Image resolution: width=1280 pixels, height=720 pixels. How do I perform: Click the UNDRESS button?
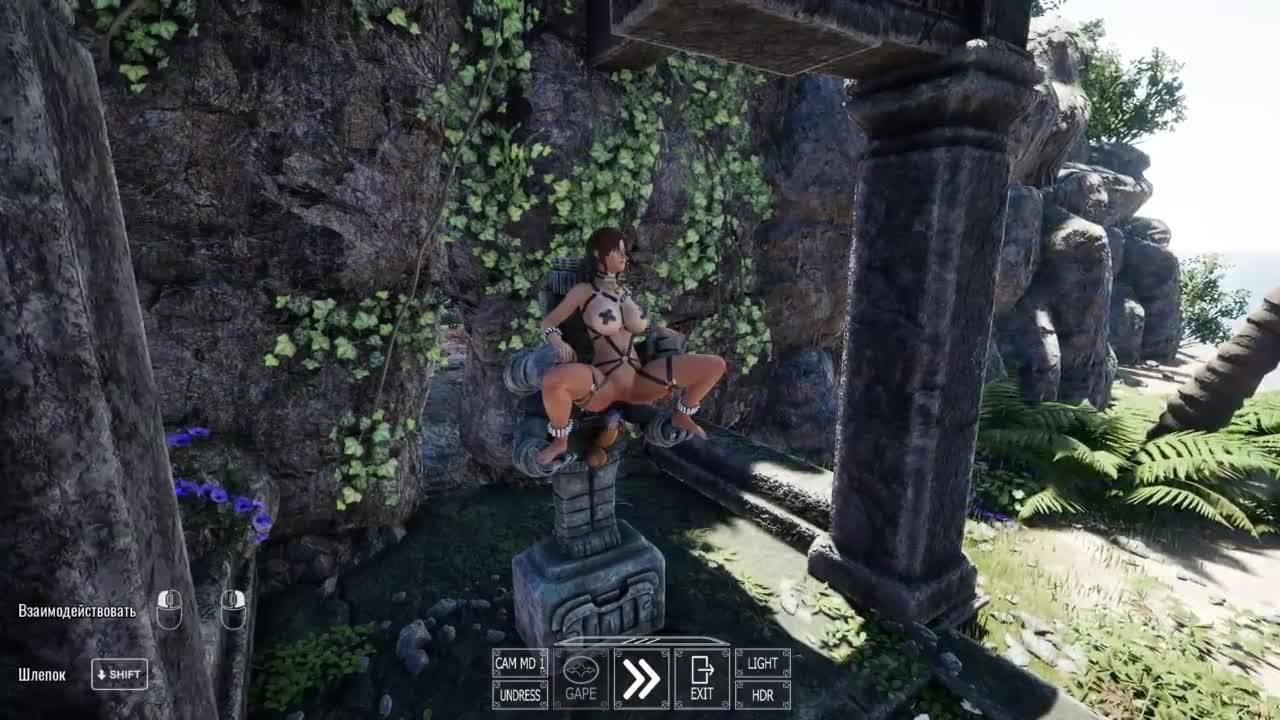[520, 695]
